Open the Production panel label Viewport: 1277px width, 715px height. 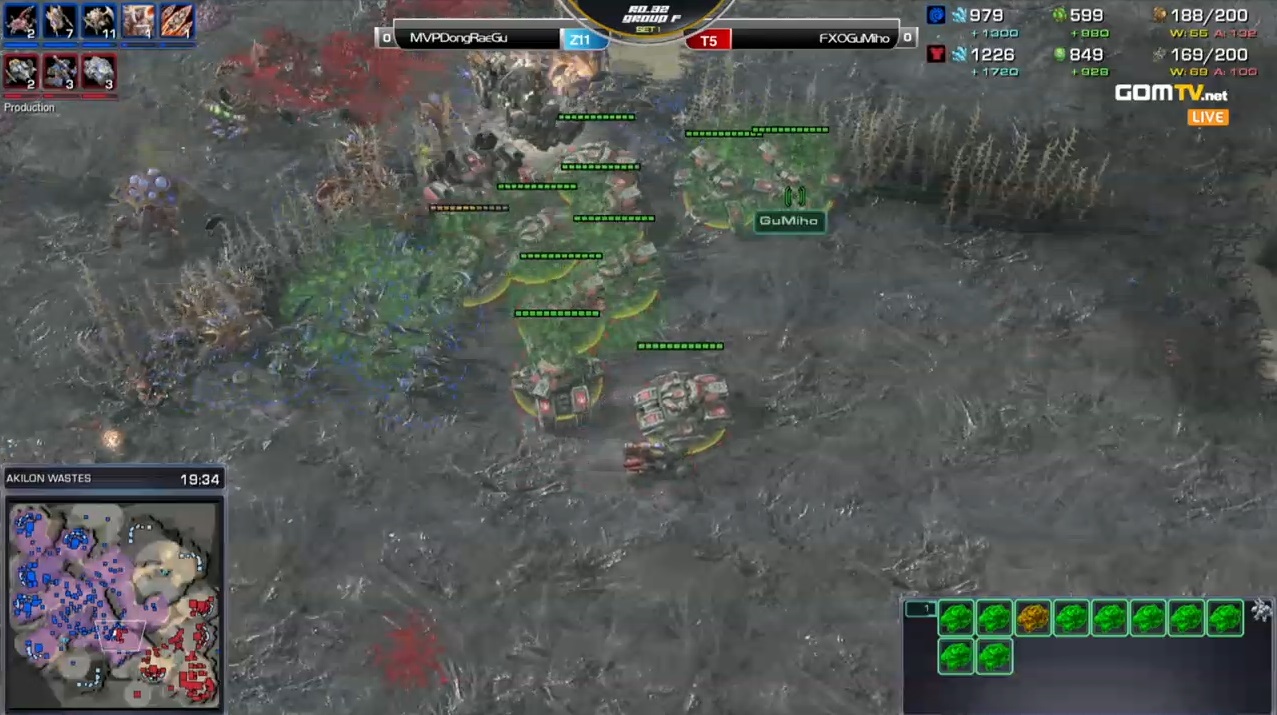click(x=29, y=107)
